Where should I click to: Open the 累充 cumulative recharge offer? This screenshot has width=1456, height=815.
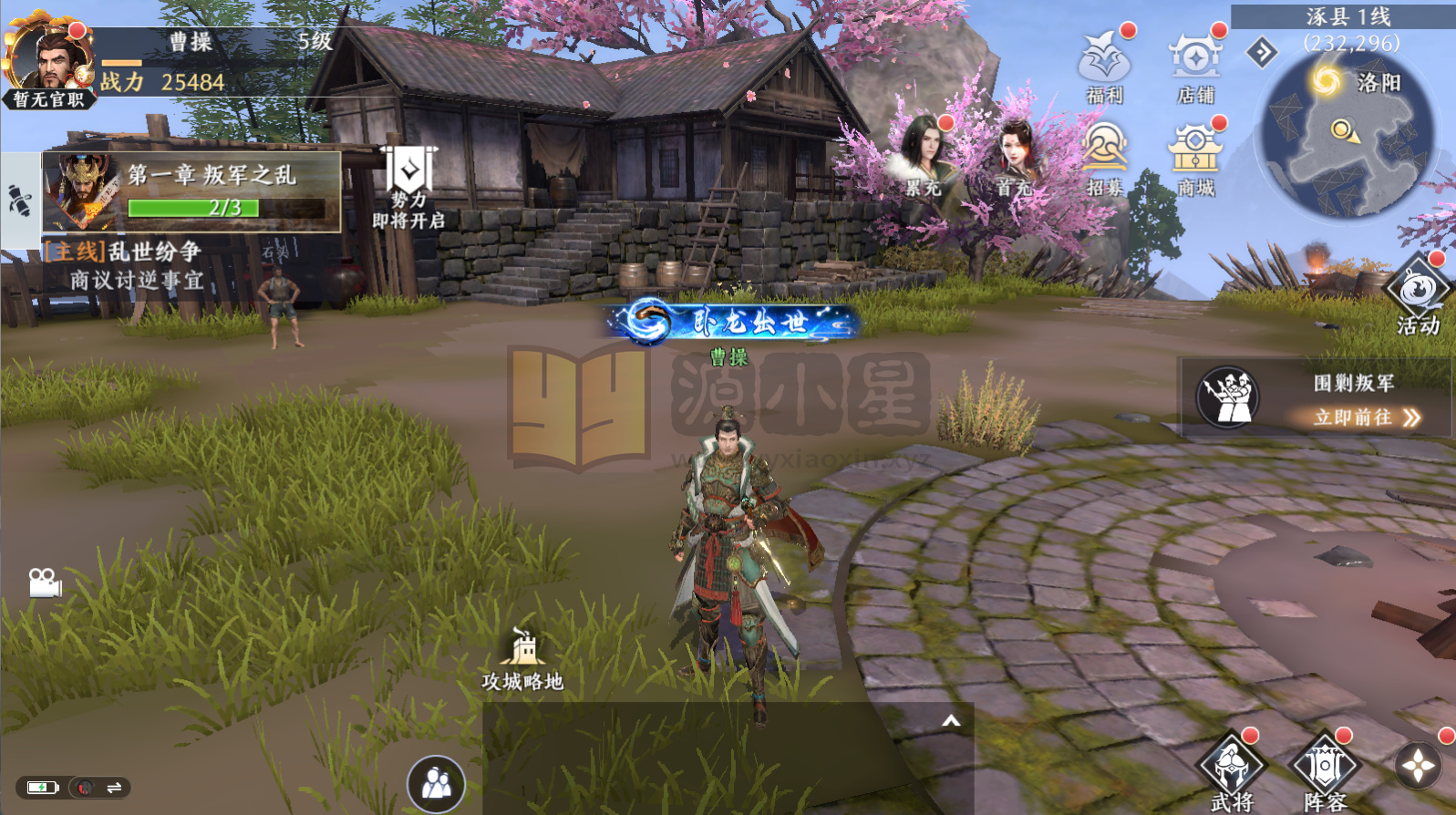click(x=924, y=155)
